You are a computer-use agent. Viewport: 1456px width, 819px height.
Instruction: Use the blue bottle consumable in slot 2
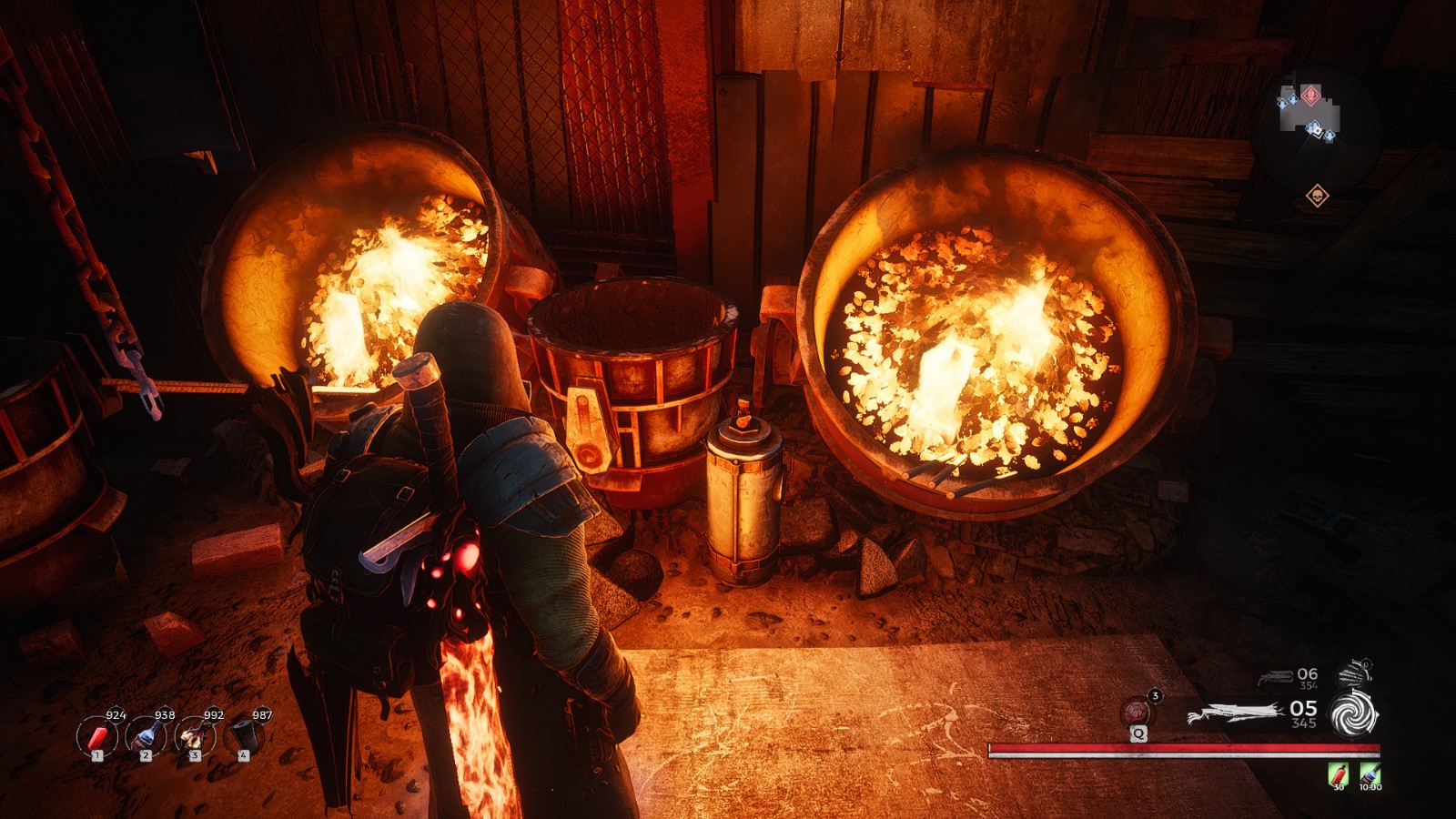click(x=146, y=735)
